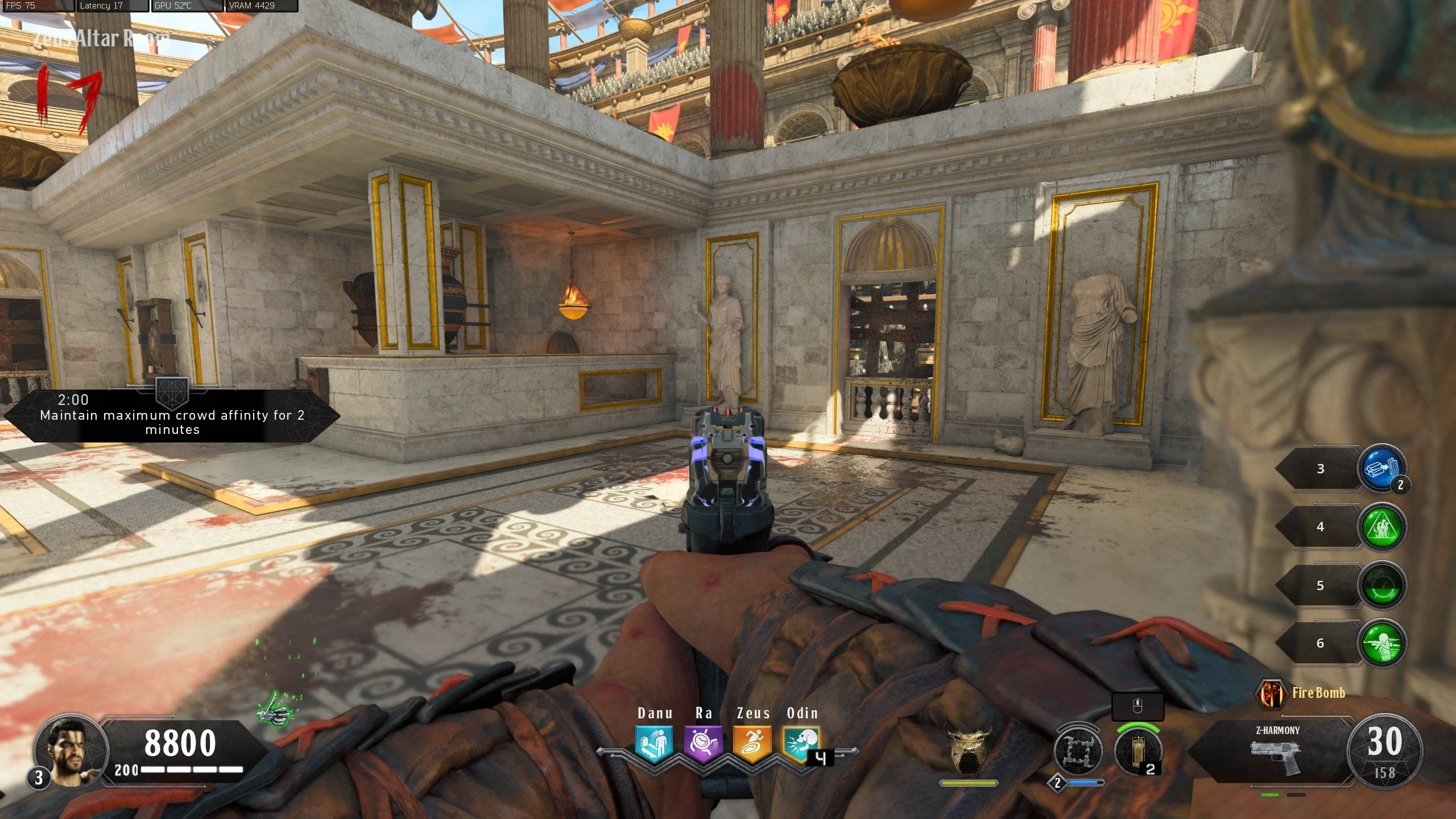Image resolution: width=1456 pixels, height=819 pixels.
Task: Click the golden helmet special weapon icon
Action: [x=968, y=750]
